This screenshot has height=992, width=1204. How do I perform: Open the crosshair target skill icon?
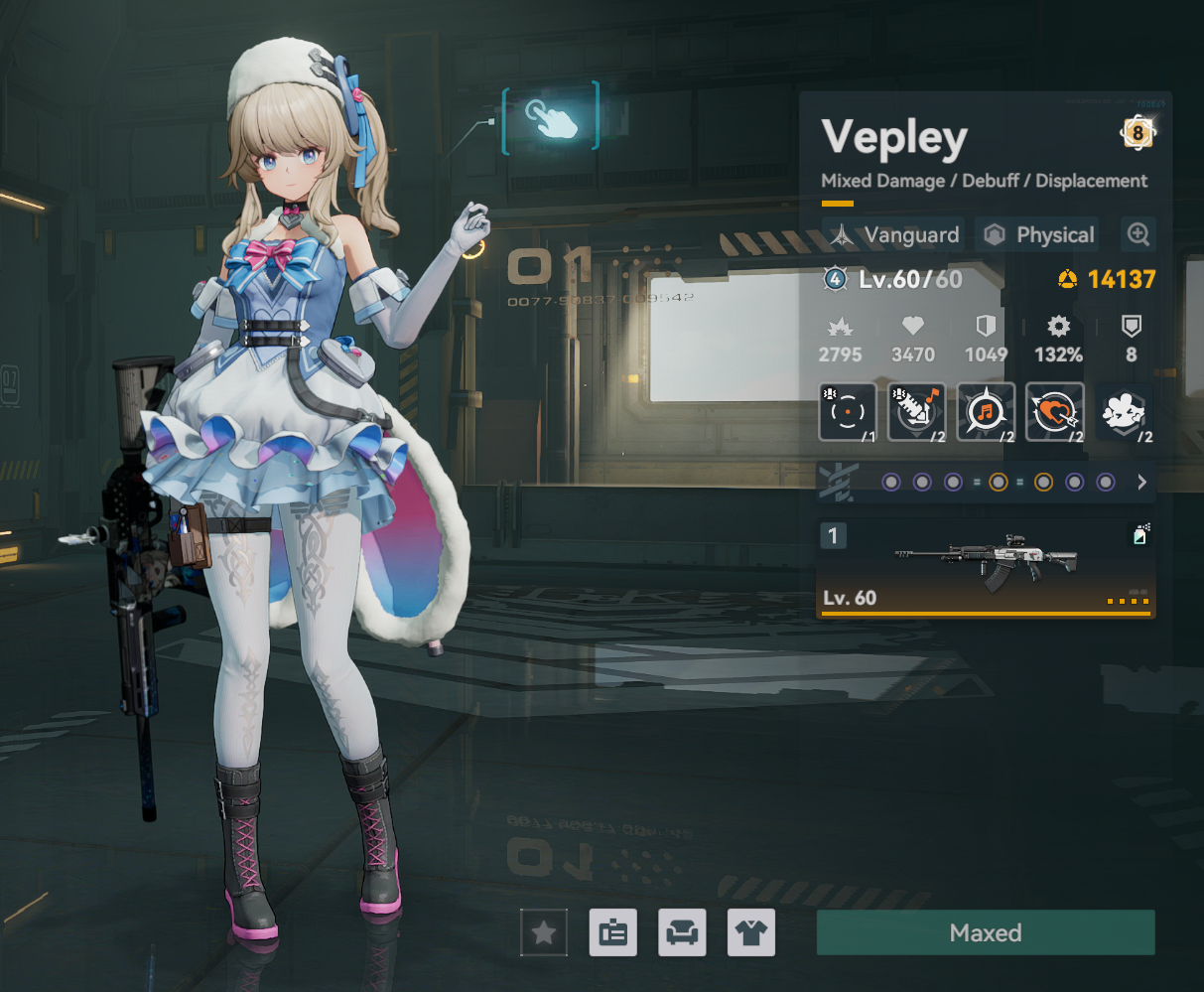(847, 411)
